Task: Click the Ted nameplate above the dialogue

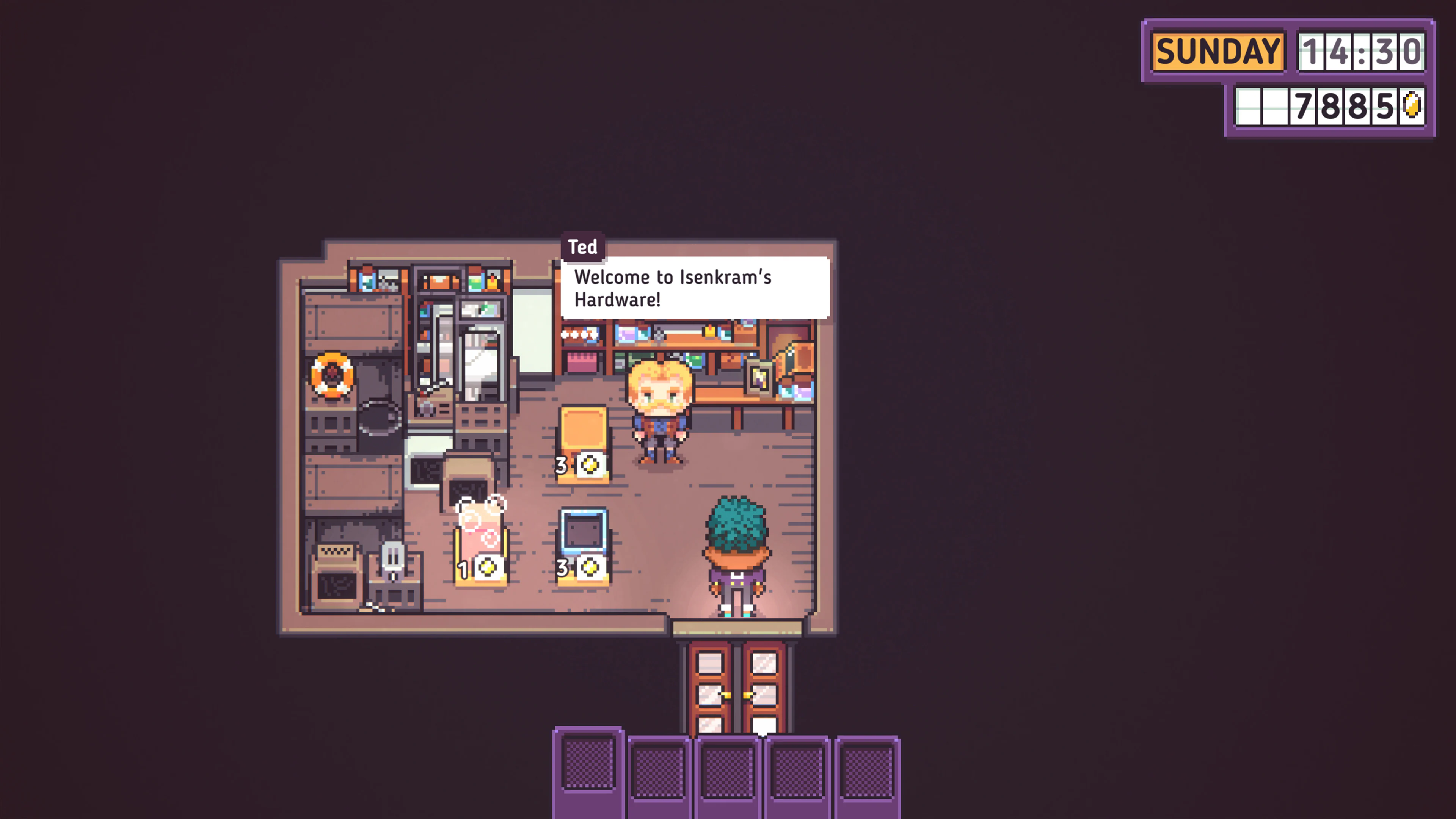Action: [x=583, y=247]
